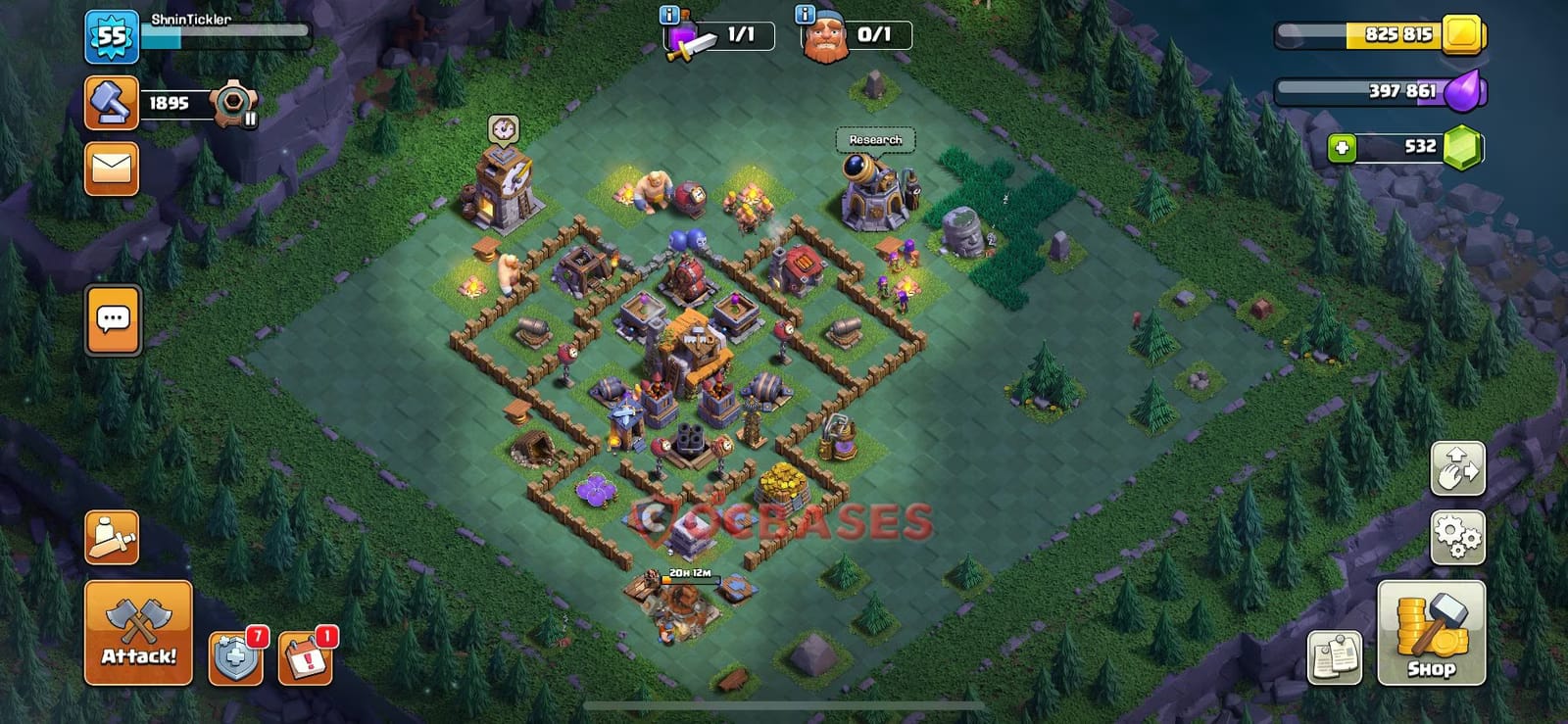Image resolution: width=1568 pixels, height=724 pixels.
Task: Select the Research label above the lab
Action: (875, 140)
